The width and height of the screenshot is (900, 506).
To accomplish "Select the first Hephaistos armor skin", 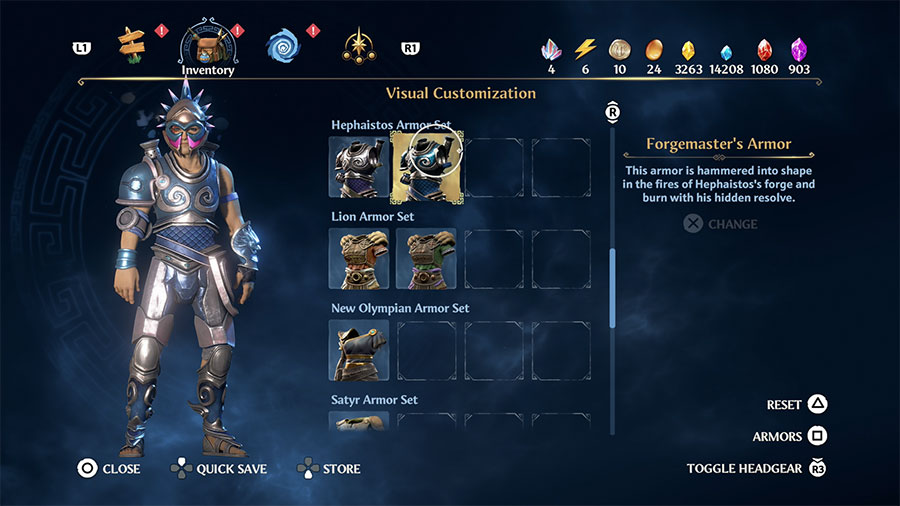I will [359, 167].
